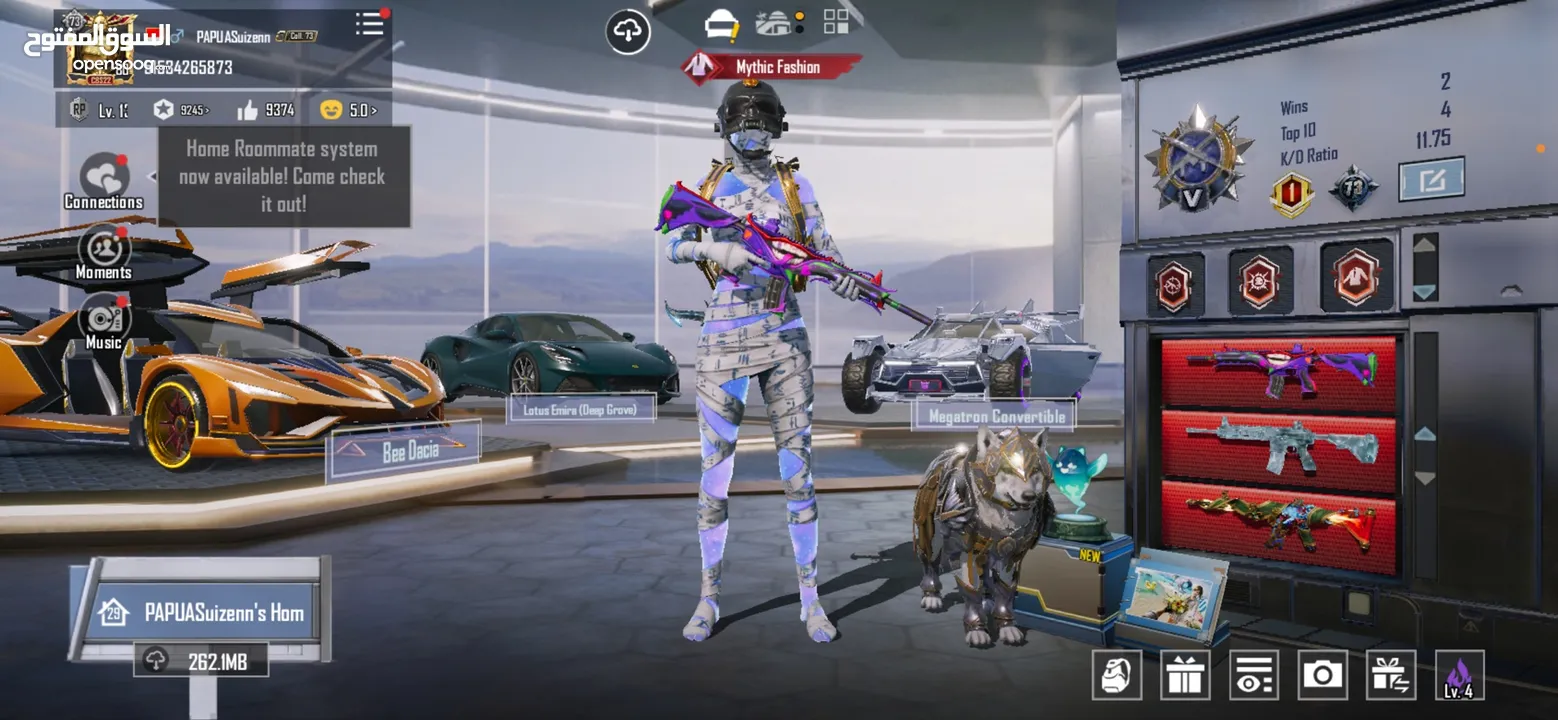Click the edit pencil button on stats panel

[1431, 180]
